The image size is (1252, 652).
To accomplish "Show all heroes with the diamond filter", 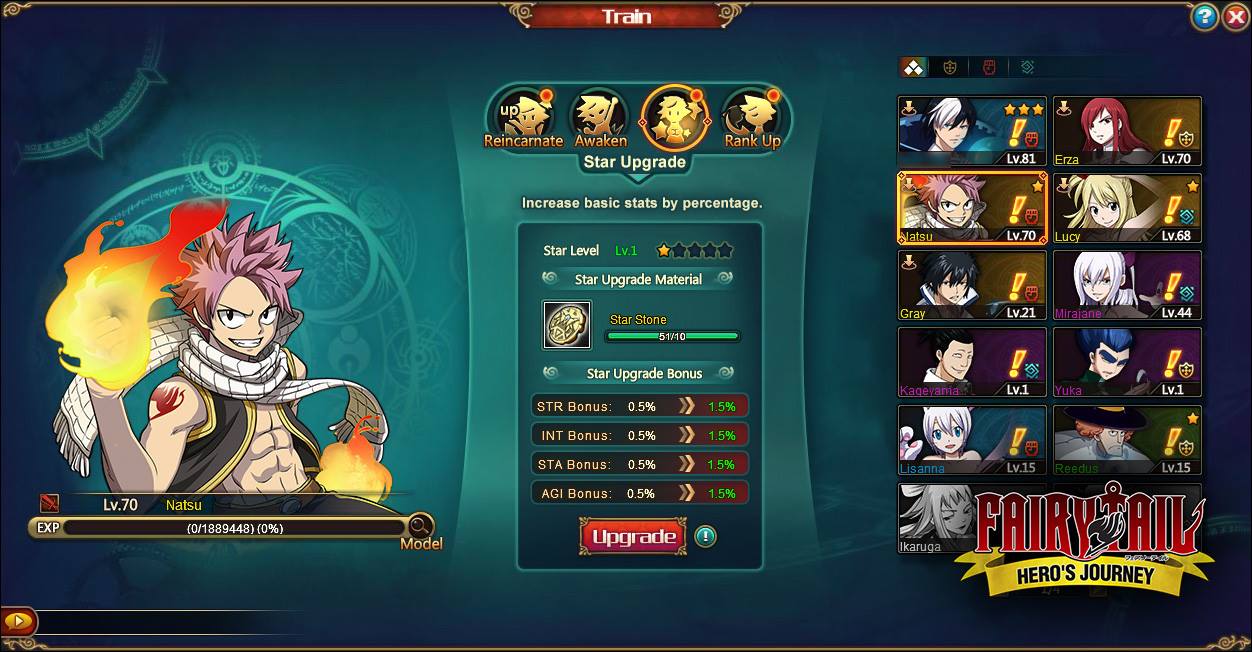I will 913,67.
